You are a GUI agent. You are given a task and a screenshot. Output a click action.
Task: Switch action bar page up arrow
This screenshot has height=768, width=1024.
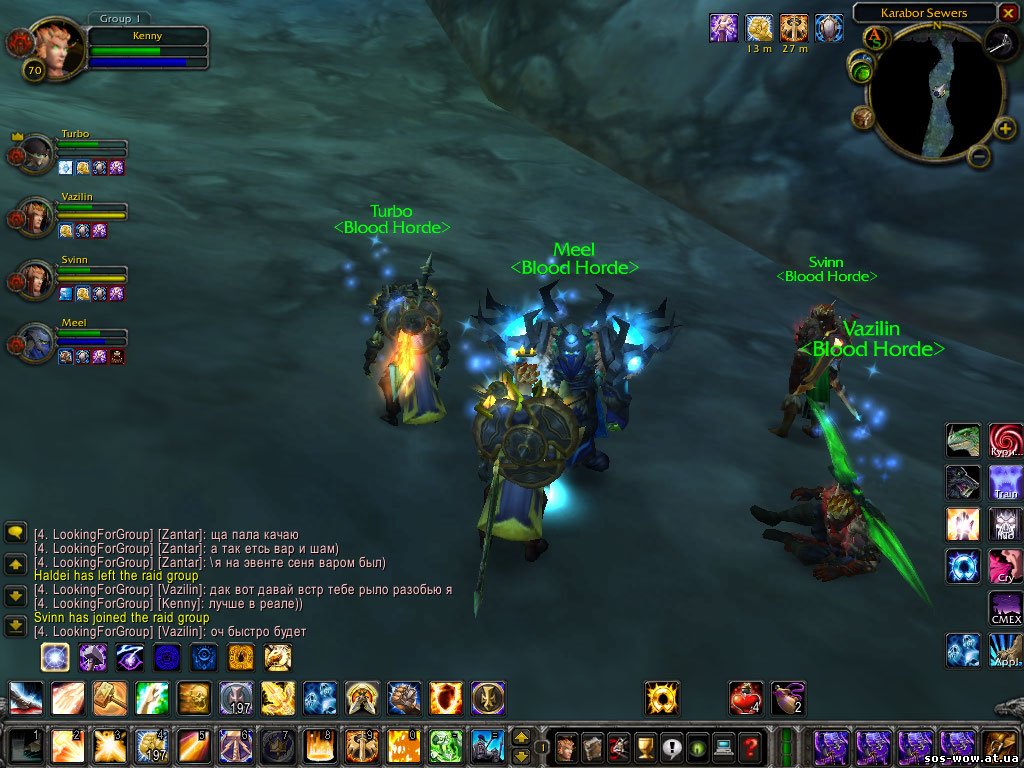[521, 738]
